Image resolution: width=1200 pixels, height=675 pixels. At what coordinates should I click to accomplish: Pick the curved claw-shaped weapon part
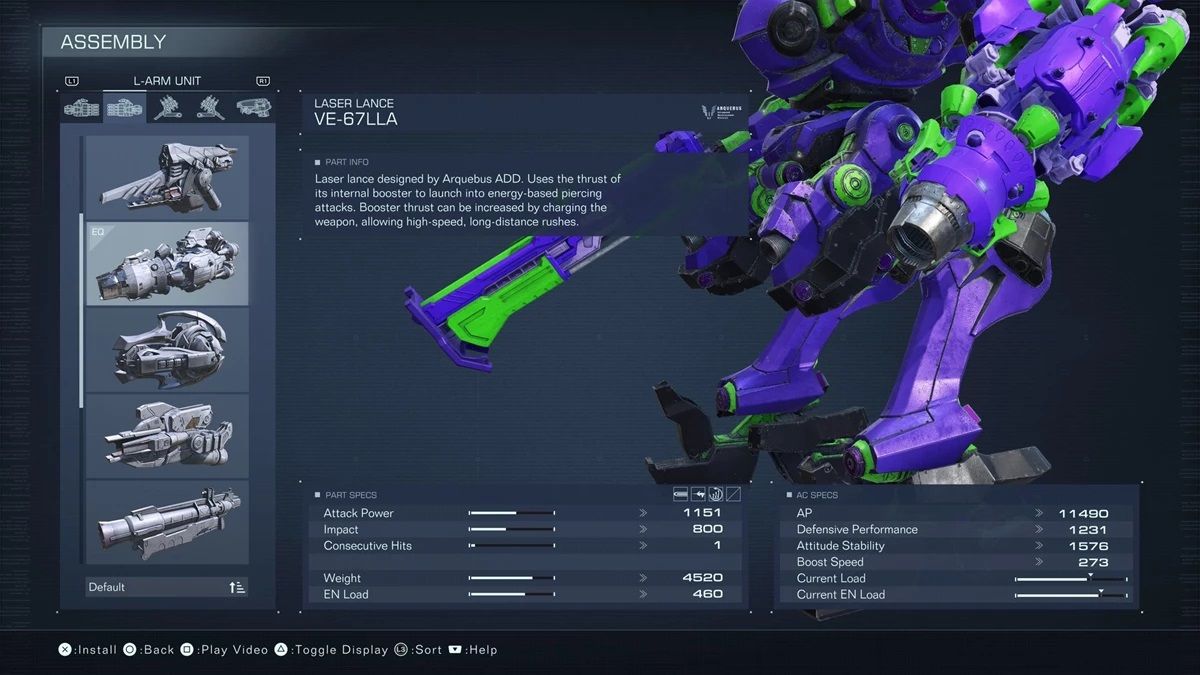167,349
